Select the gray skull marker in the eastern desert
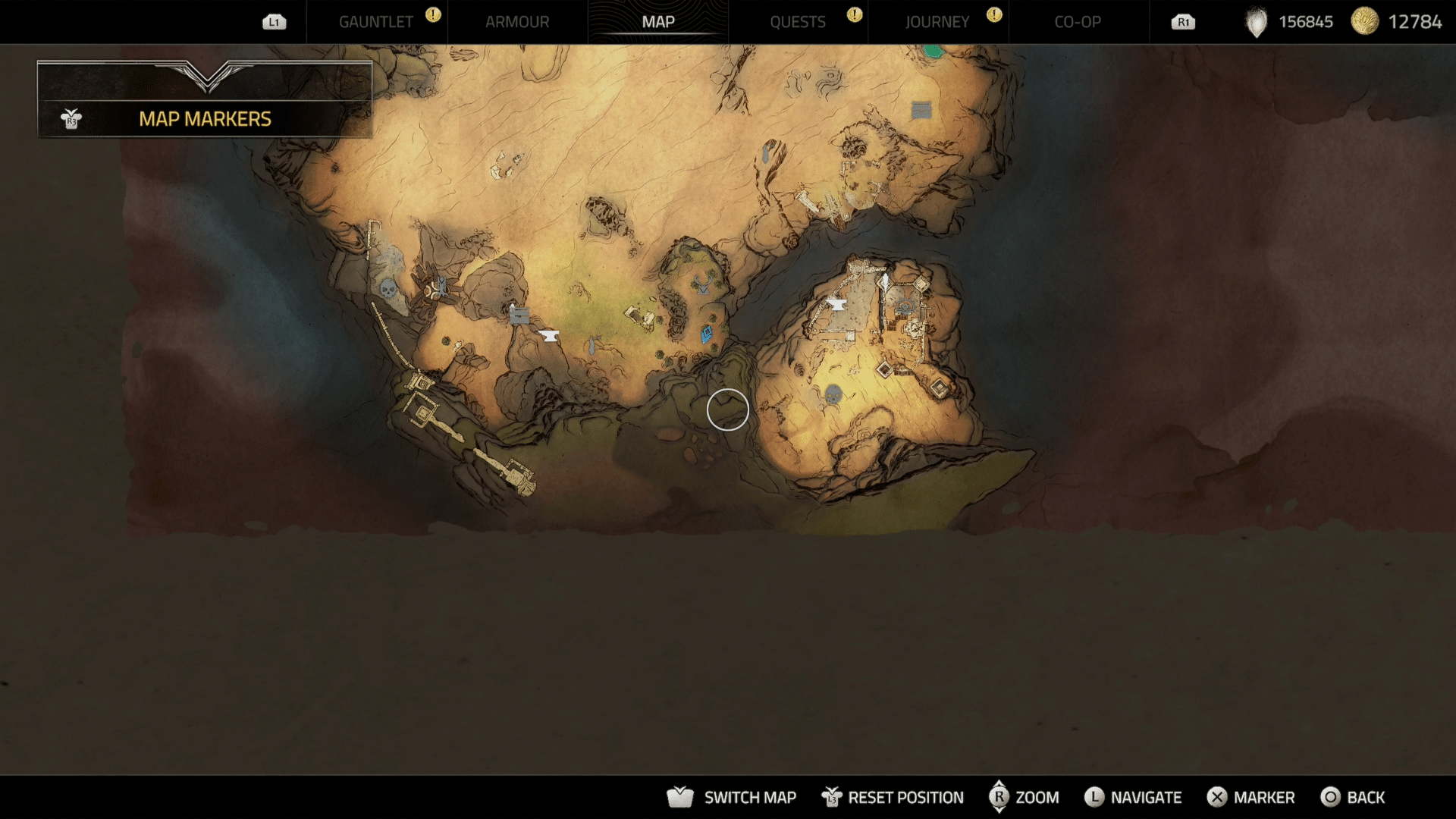The image size is (1456, 819). pyautogui.click(x=833, y=394)
